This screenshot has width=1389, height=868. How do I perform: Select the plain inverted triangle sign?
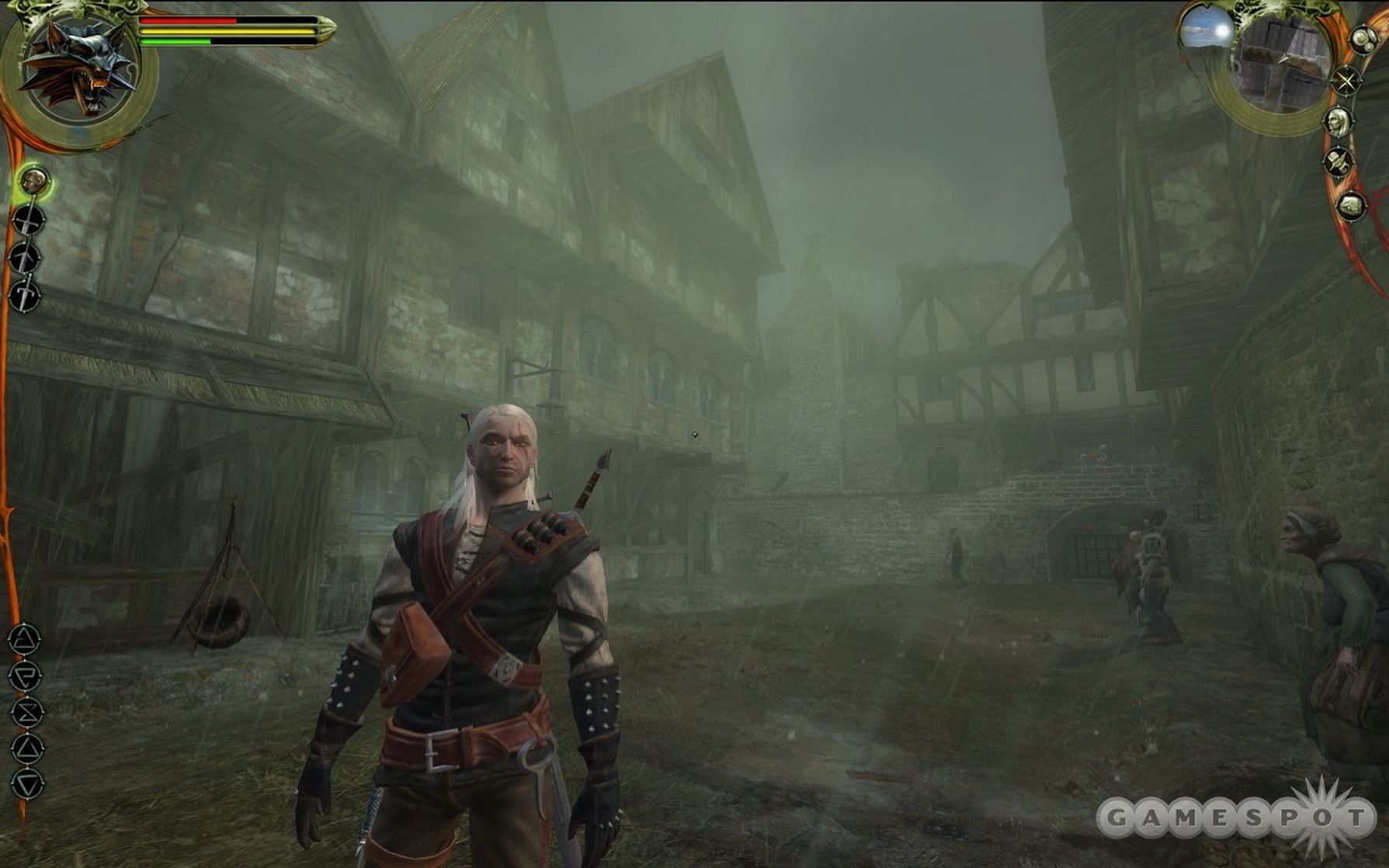[x=28, y=784]
